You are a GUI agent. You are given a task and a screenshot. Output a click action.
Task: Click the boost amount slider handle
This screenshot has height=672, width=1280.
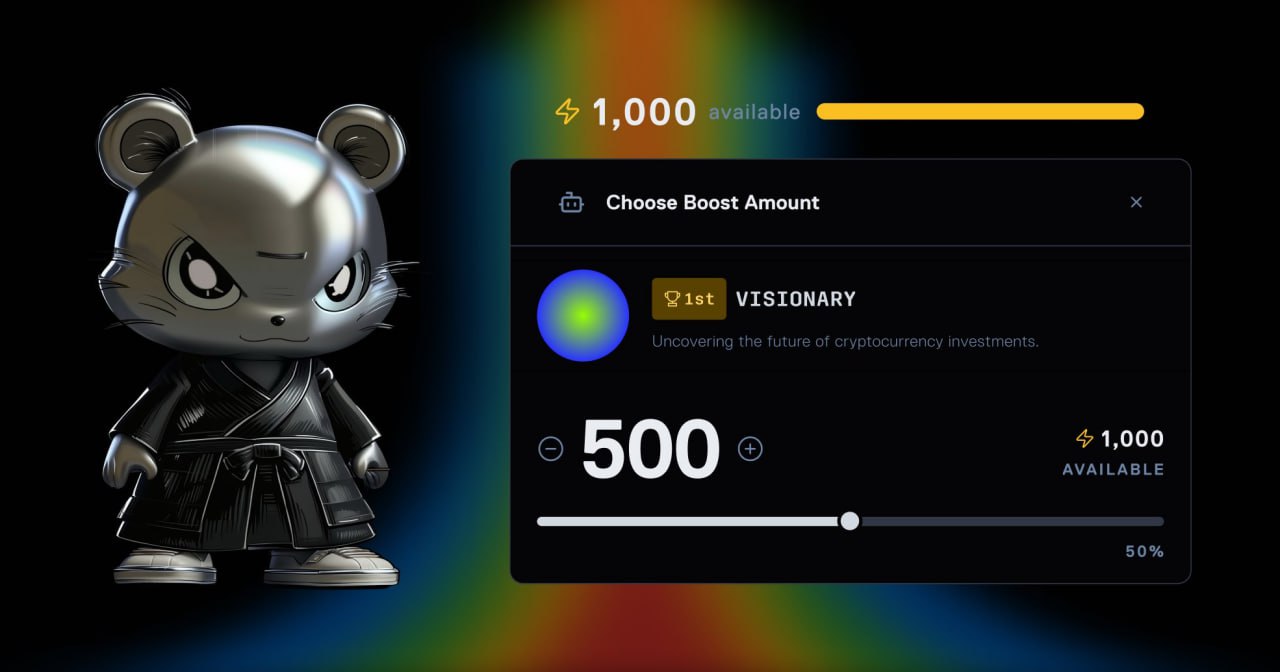coord(849,521)
